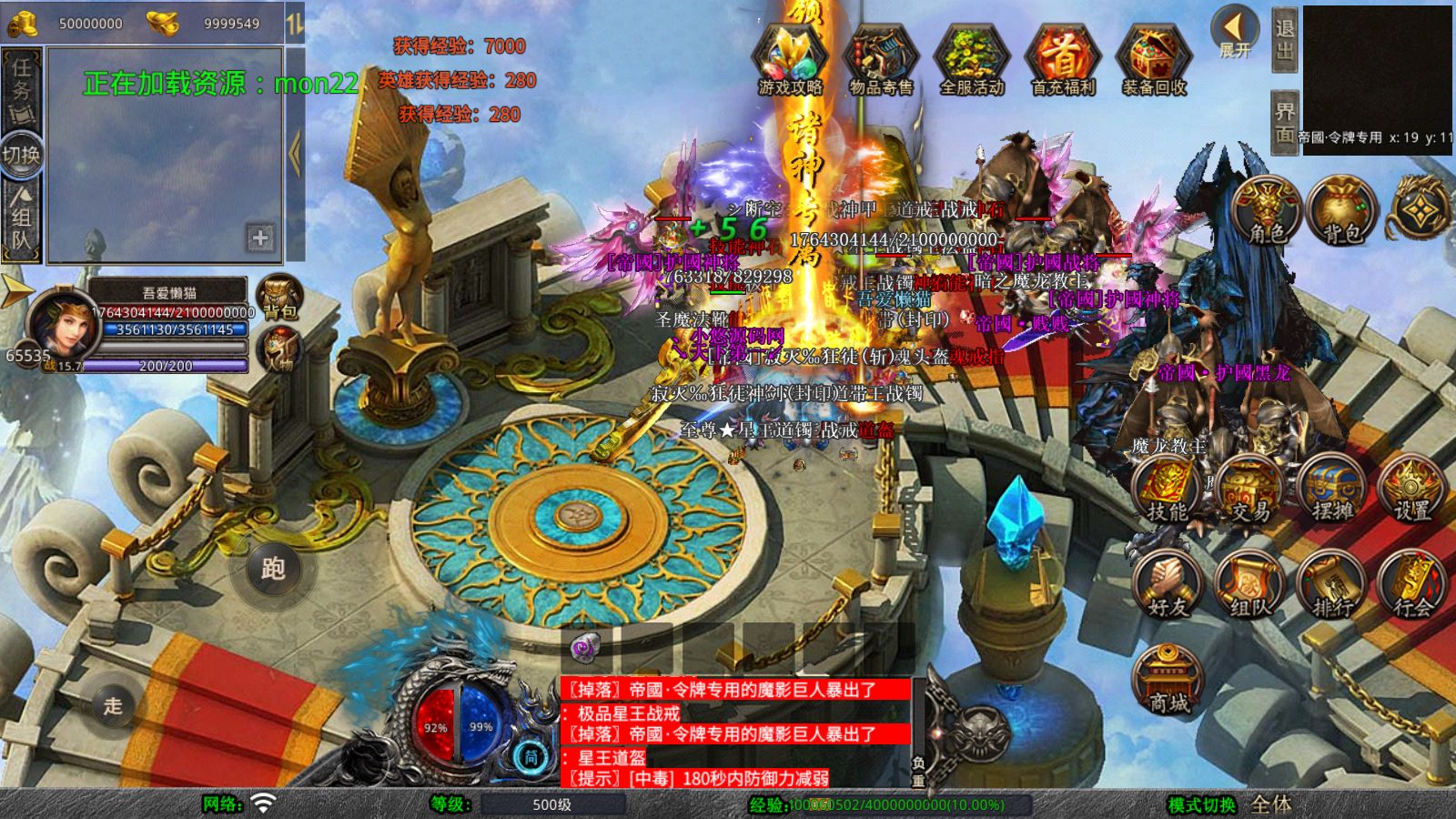Open the 技能 skills menu

click(x=1168, y=491)
